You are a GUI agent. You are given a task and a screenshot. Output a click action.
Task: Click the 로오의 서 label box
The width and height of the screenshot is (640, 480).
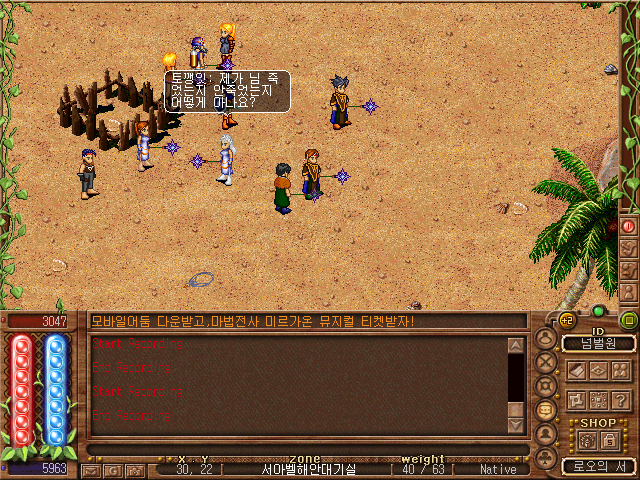pyautogui.click(x=598, y=466)
